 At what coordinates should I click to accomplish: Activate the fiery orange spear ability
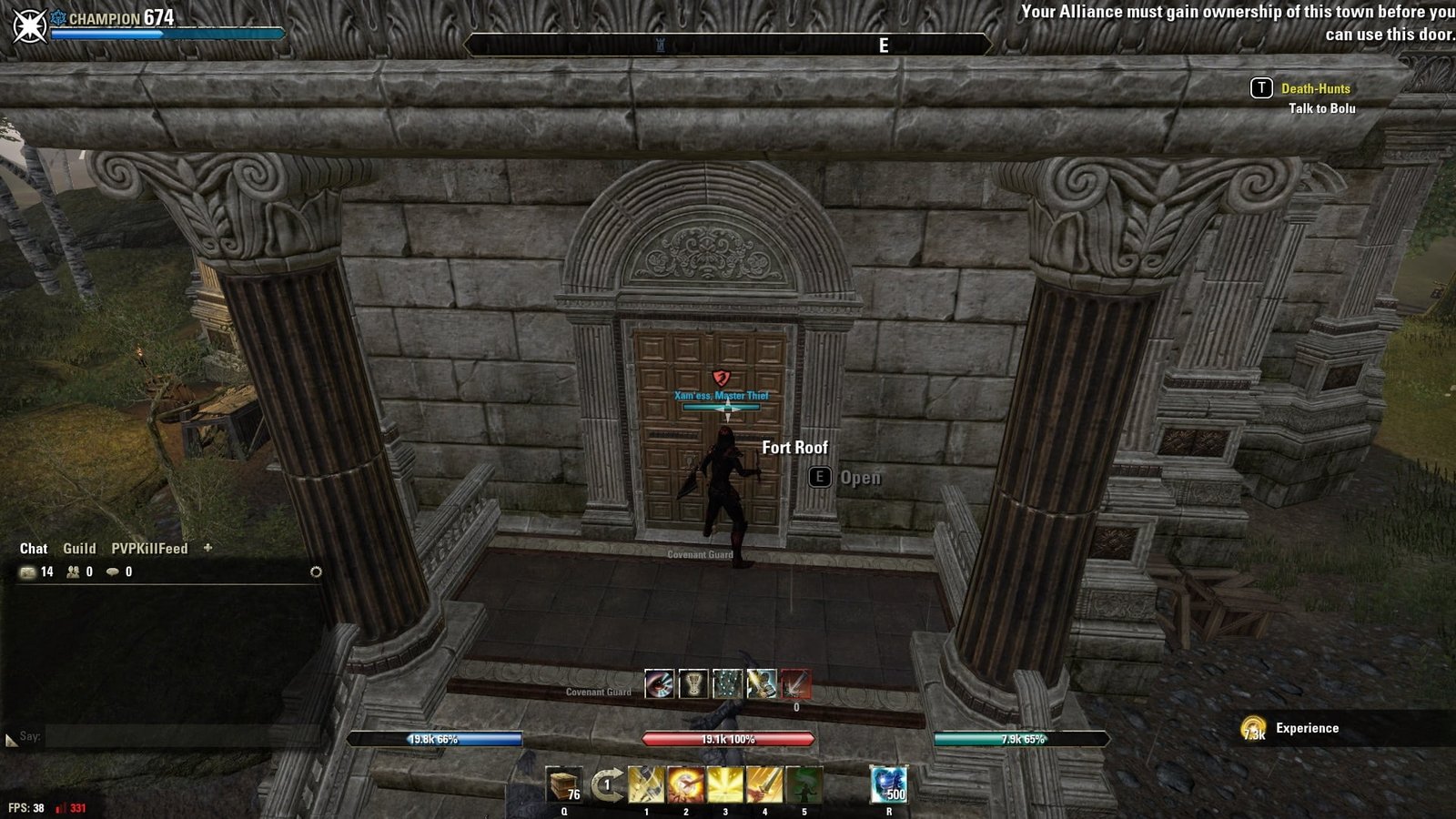click(x=685, y=784)
